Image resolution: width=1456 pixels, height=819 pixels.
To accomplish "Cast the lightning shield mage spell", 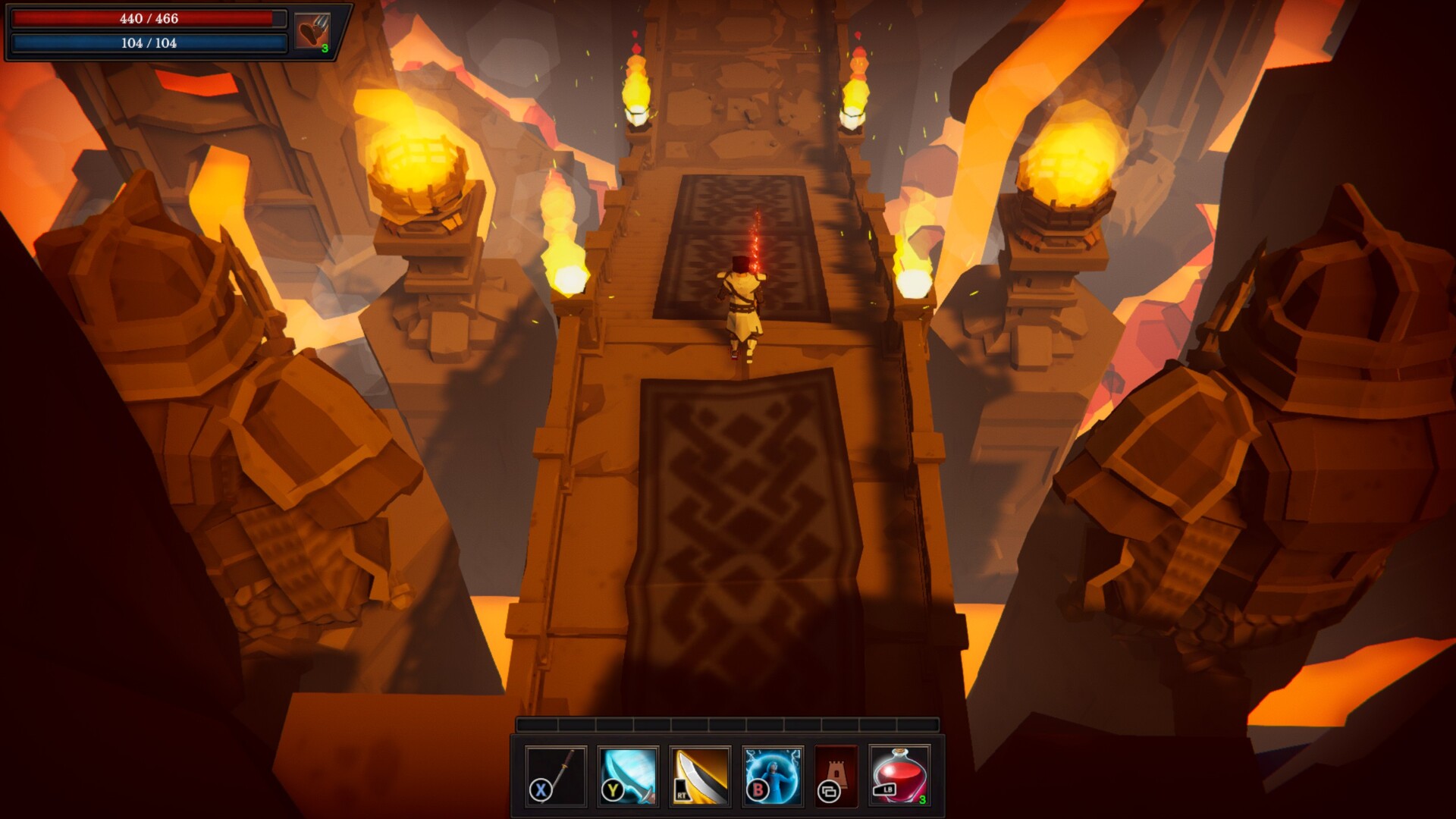I will (772, 775).
